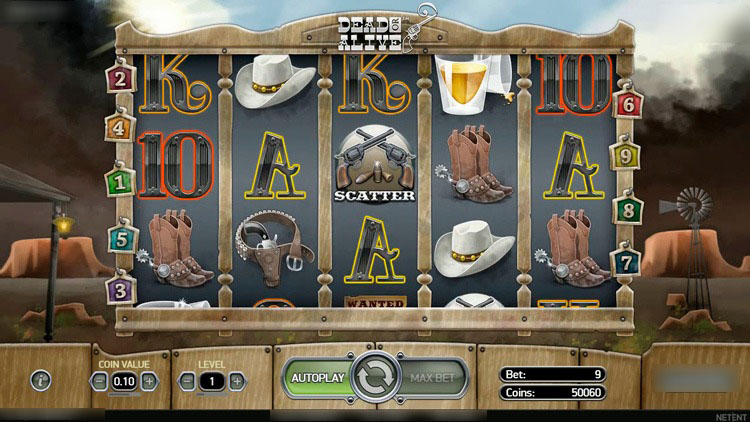Spin the reels with the round arrow button
The image size is (750, 422).
click(x=375, y=379)
